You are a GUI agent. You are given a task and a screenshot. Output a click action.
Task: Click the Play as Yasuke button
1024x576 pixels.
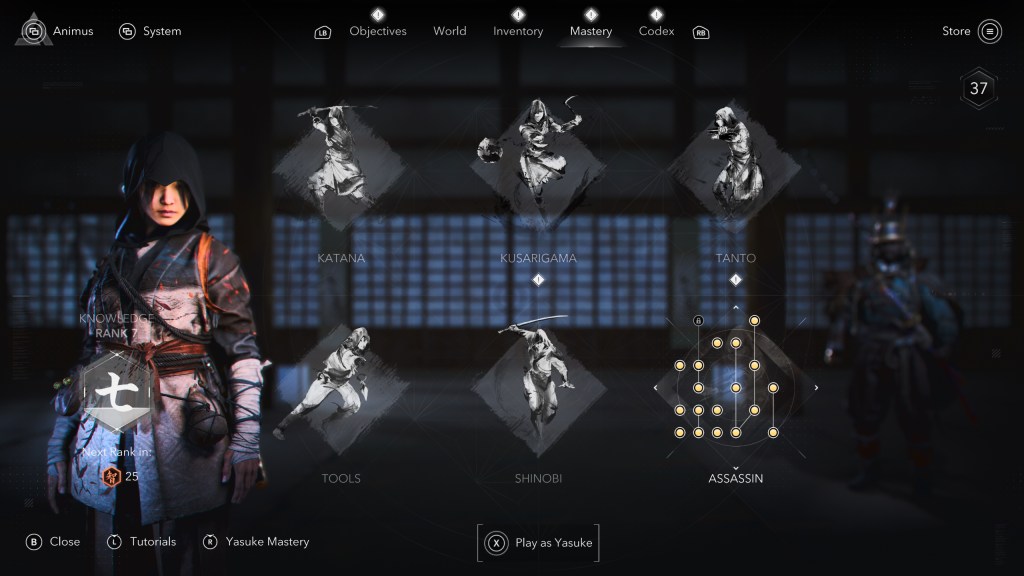[x=538, y=543]
